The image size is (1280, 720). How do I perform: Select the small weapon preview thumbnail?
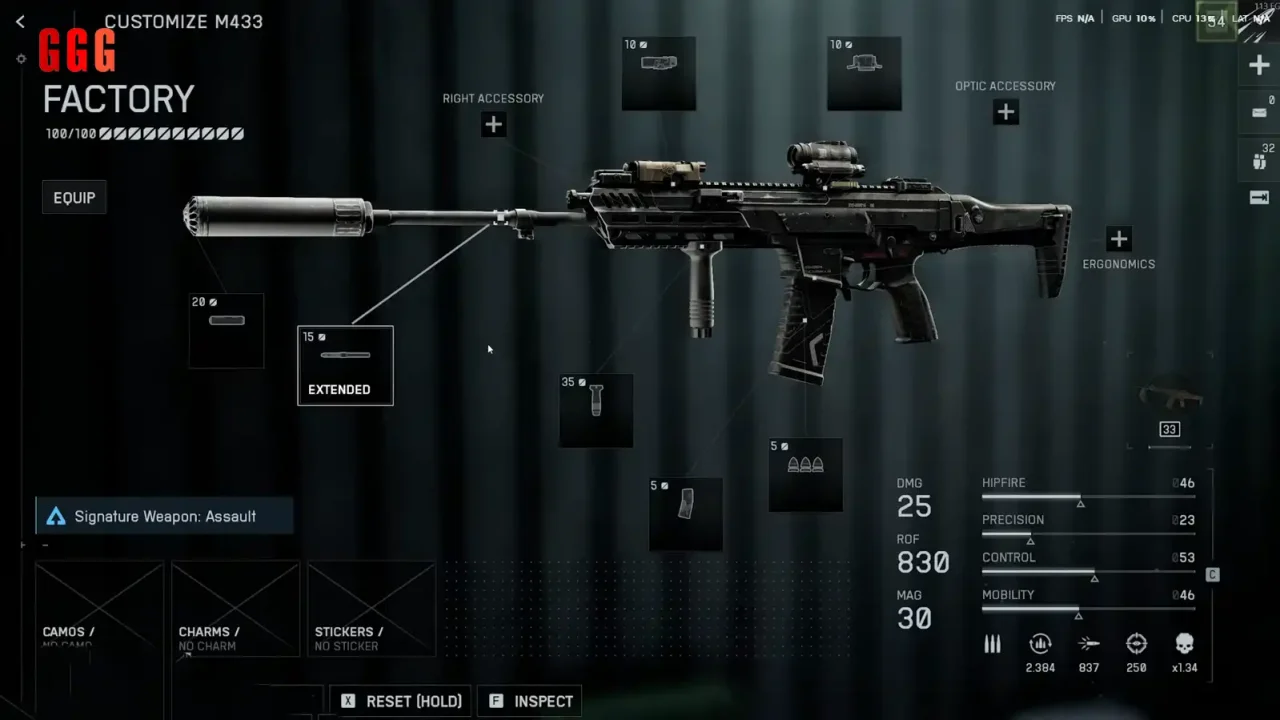click(1171, 396)
